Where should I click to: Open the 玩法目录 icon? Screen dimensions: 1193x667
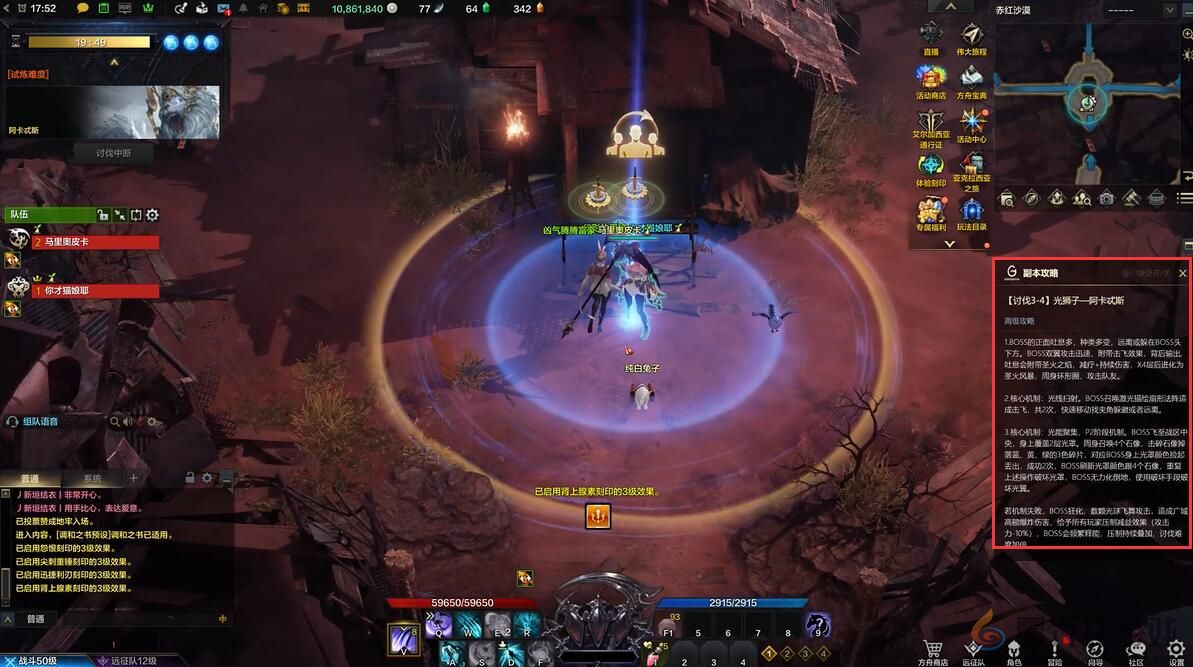tap(971, 212)
